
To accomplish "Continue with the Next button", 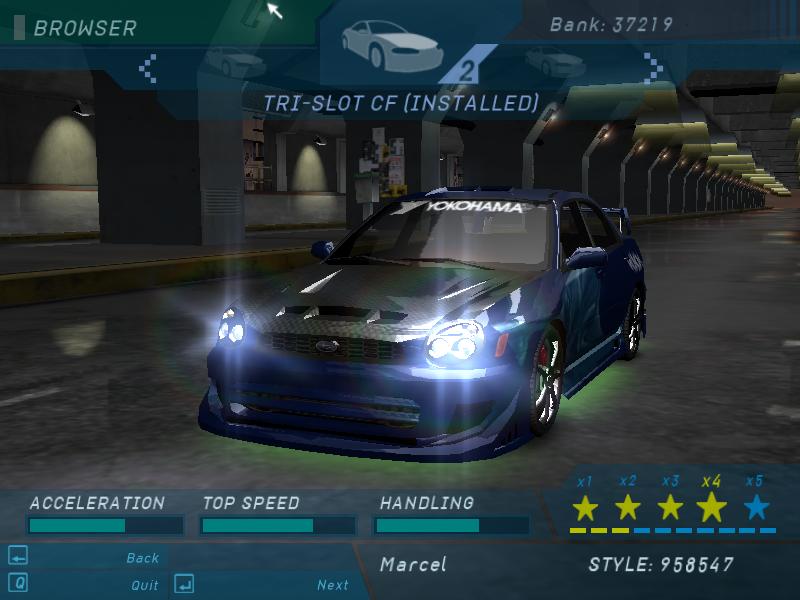I will pyautogui.click(x=333, y=585).
